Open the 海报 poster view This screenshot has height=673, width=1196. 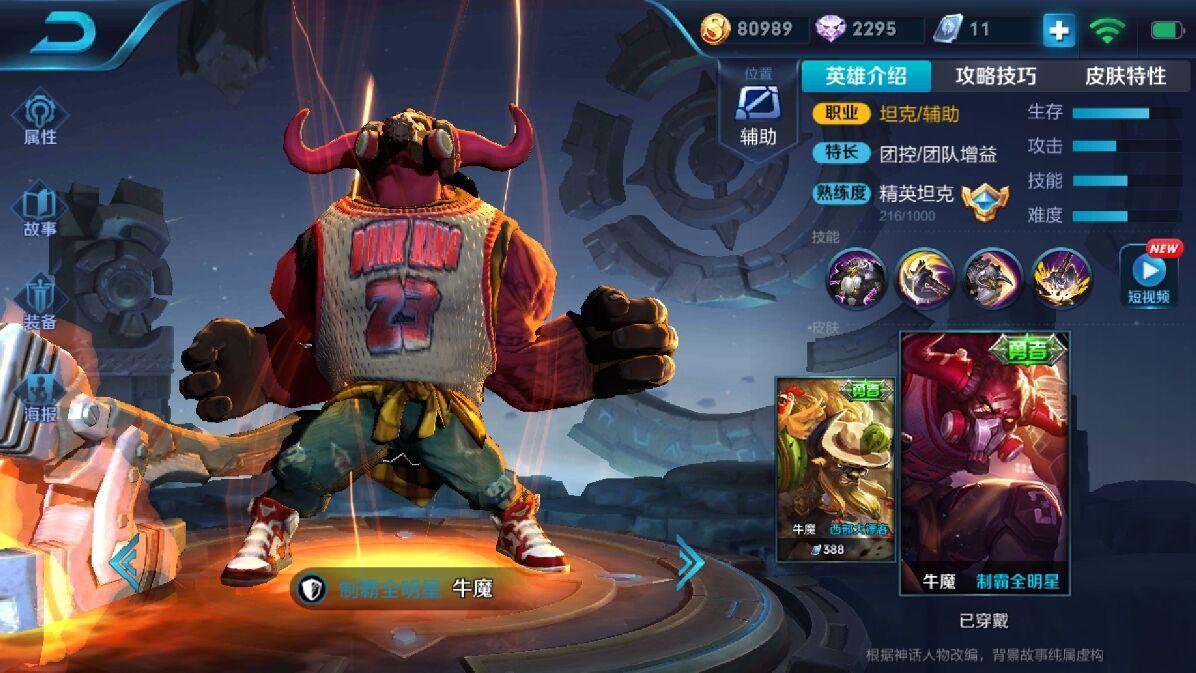point(40,396)
